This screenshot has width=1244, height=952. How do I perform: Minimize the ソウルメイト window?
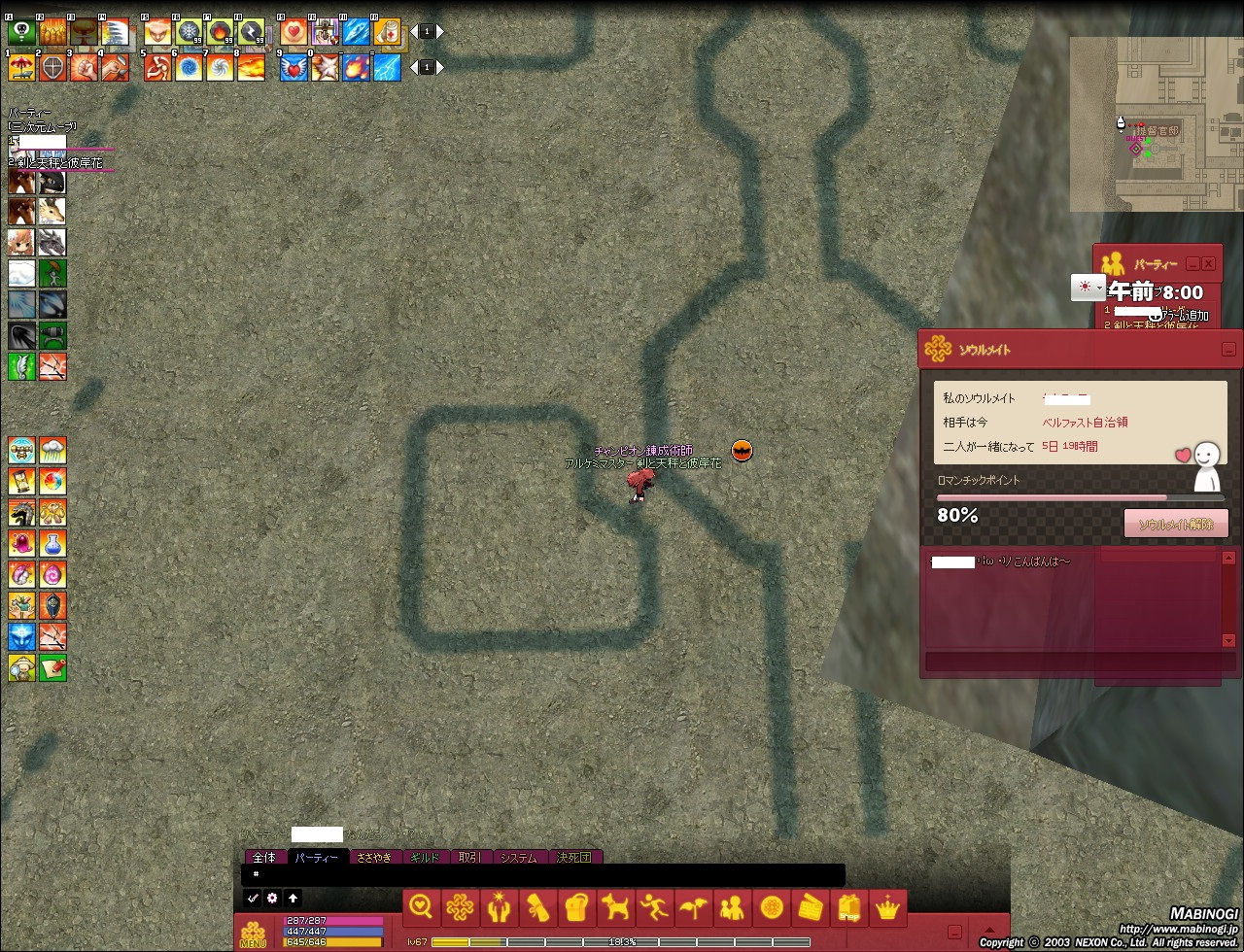coord(1228,350)
